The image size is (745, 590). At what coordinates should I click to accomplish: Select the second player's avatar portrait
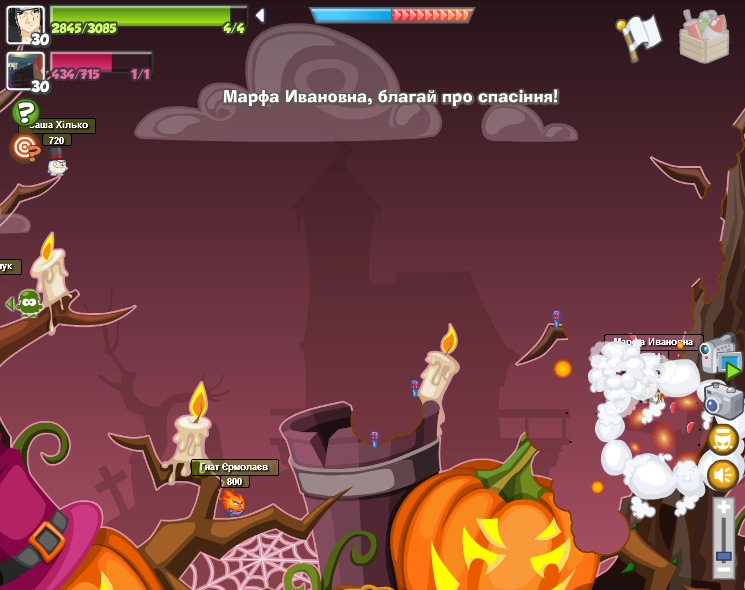[x=25, y=71]
